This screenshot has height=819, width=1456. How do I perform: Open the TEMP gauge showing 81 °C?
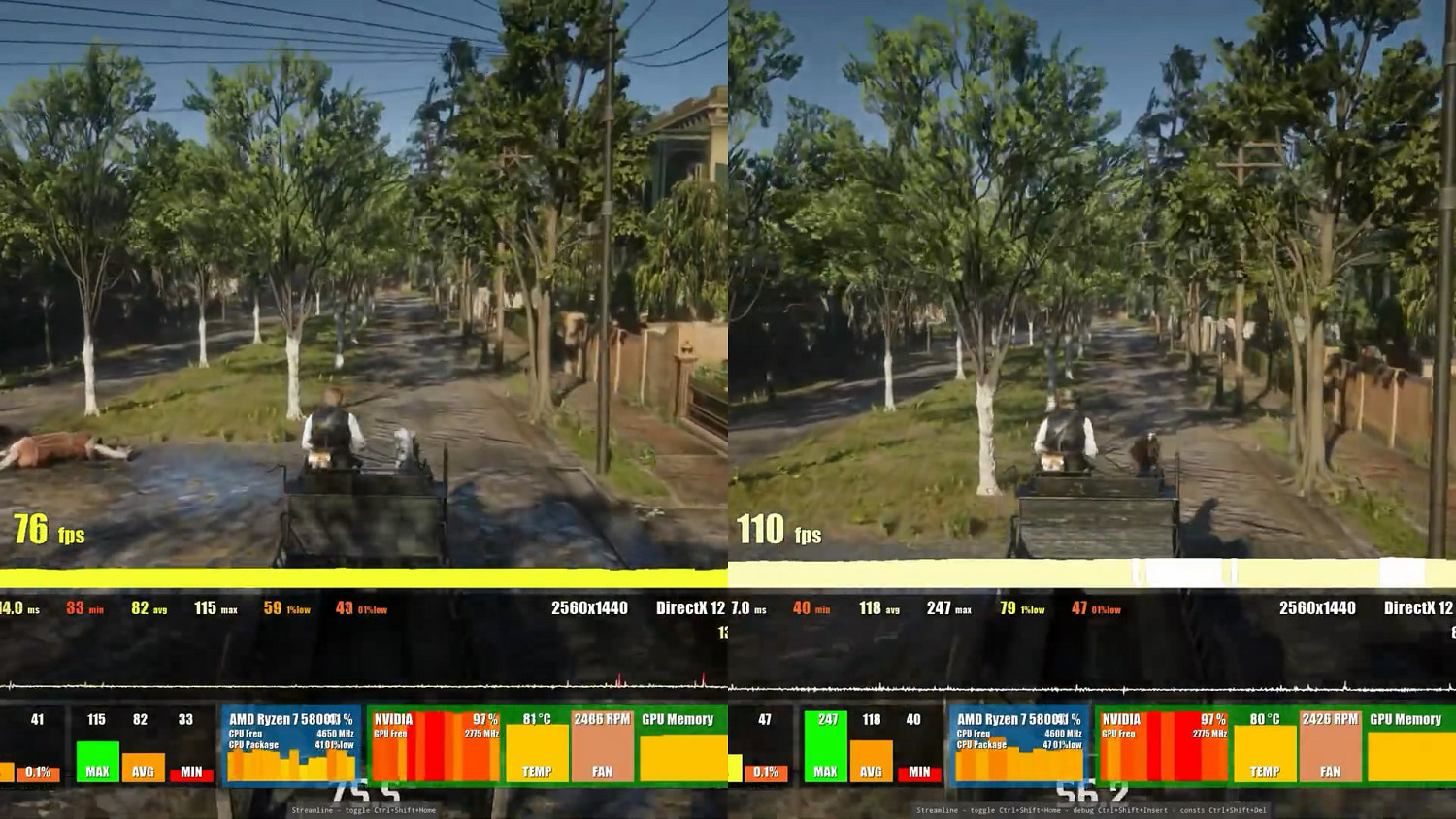tap(537, 747)
